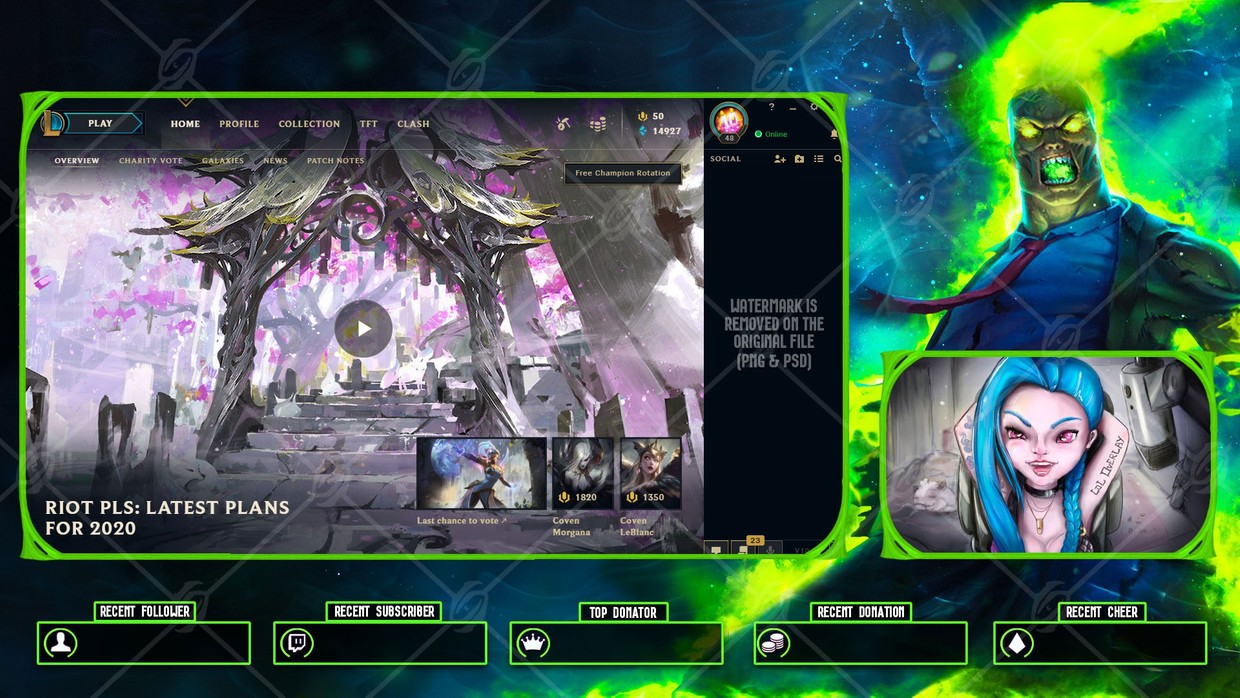The height and width of the screenshot is (698, 1240).
Task: Click the PLAY button
Action: [100, 124]
